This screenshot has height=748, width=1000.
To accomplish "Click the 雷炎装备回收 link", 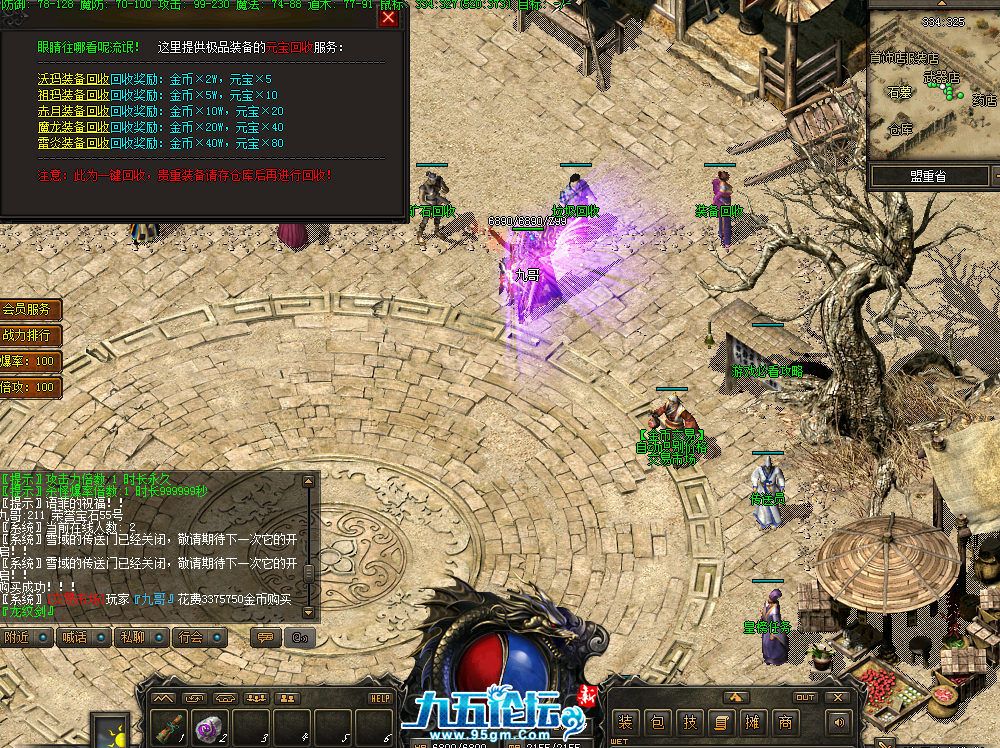I will tap(73, 143).
